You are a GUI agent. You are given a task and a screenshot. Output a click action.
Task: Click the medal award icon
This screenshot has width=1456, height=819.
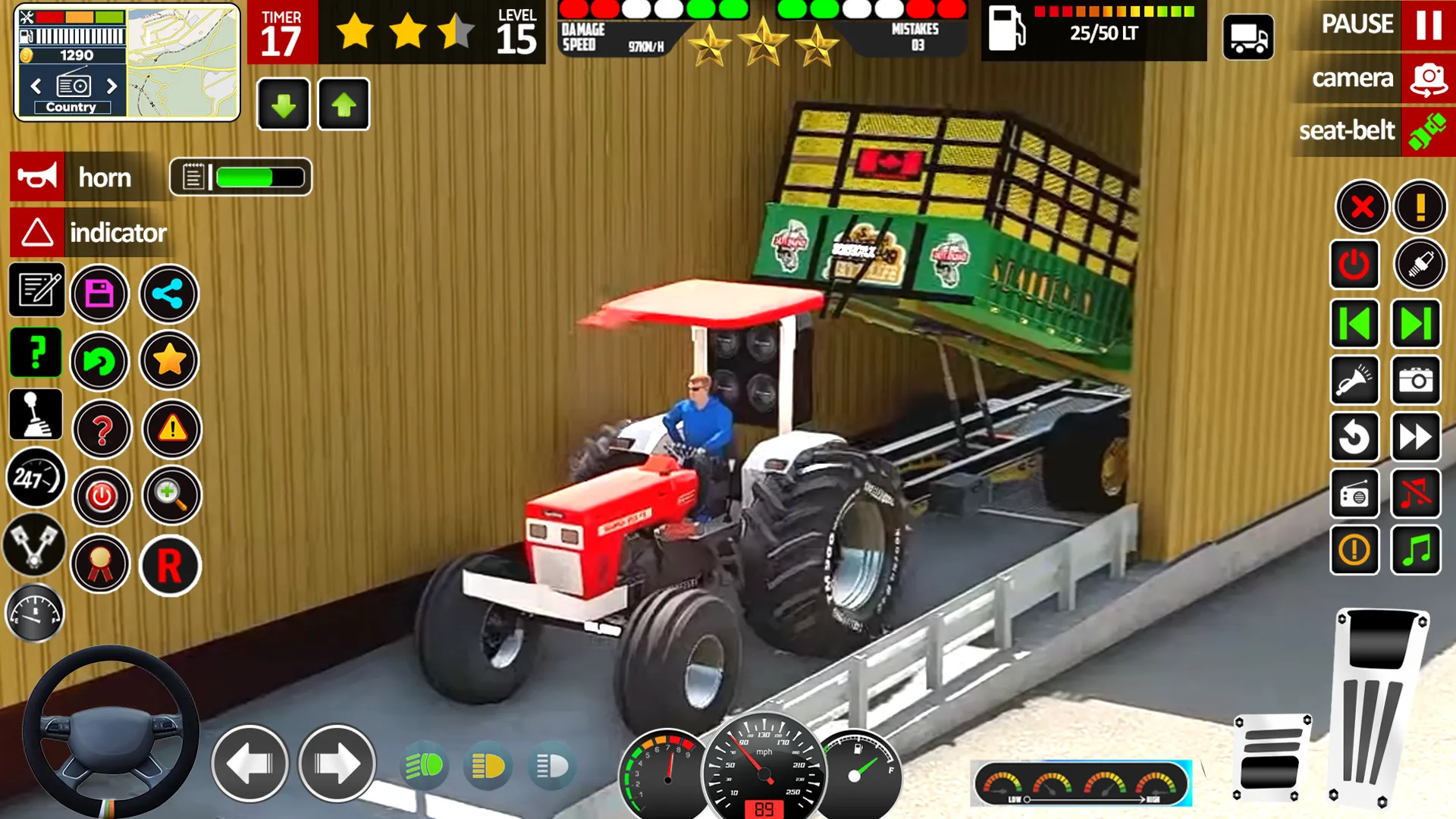[x=101, y=564]
